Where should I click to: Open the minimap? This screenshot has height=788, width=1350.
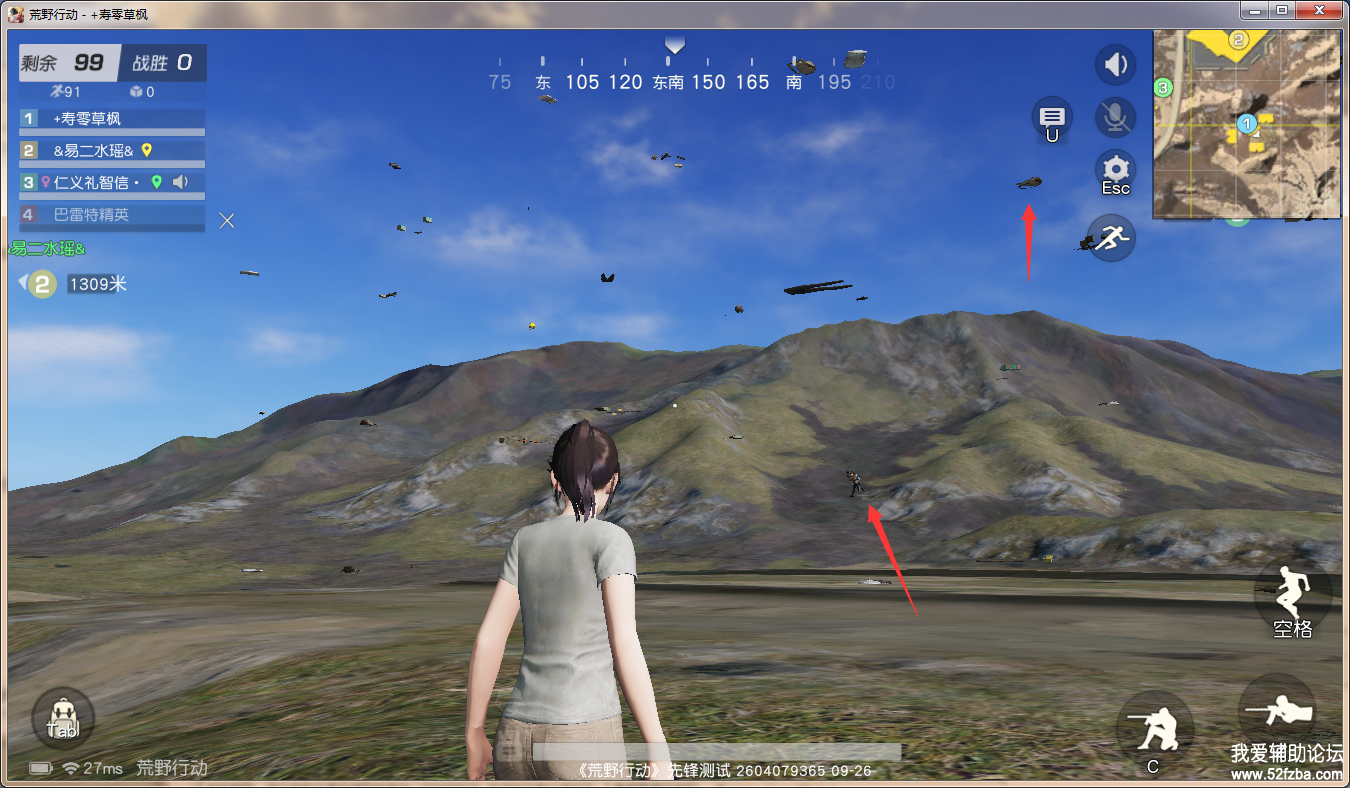(1246, 123)
